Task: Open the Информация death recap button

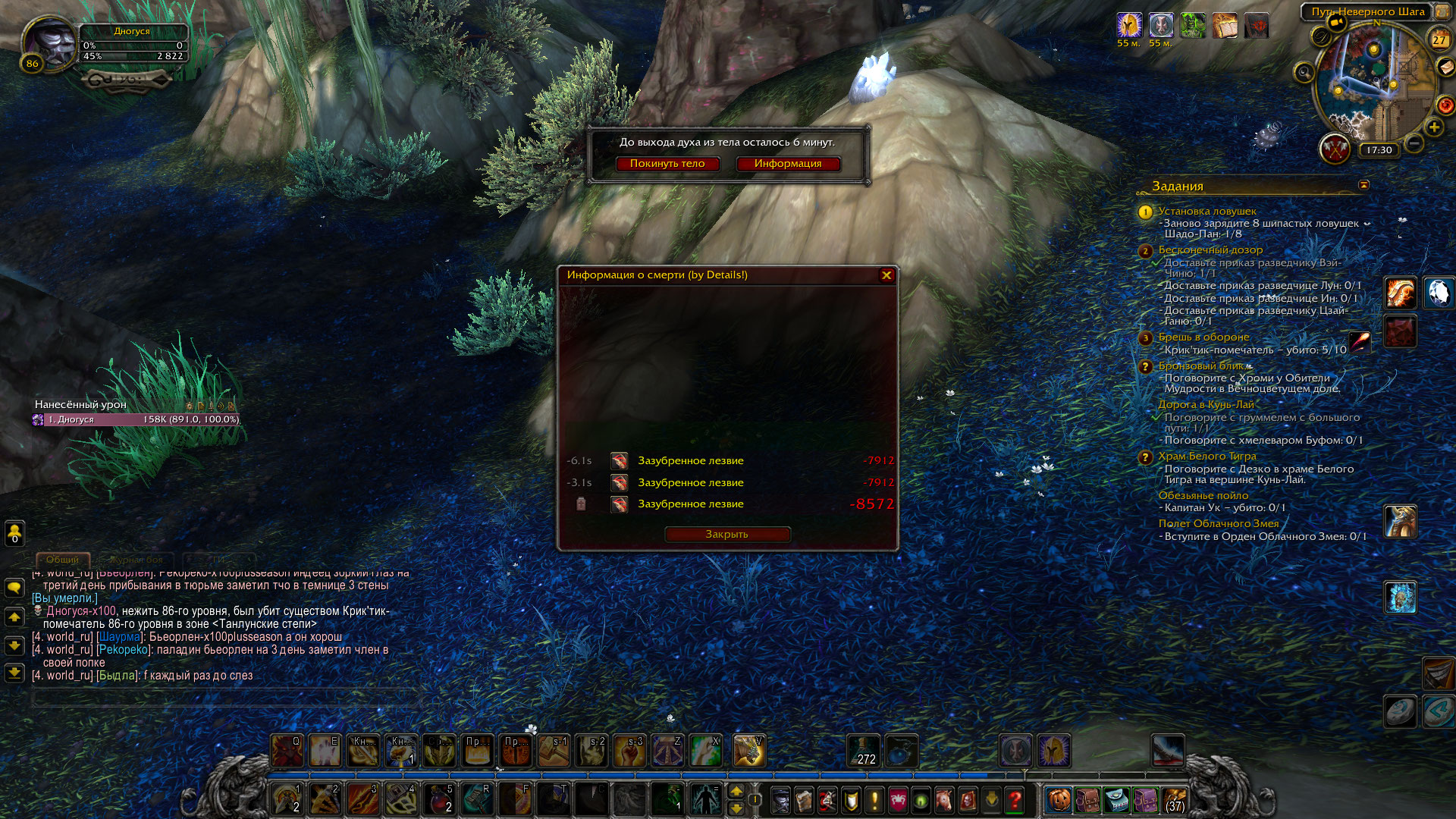Action: 788,164
